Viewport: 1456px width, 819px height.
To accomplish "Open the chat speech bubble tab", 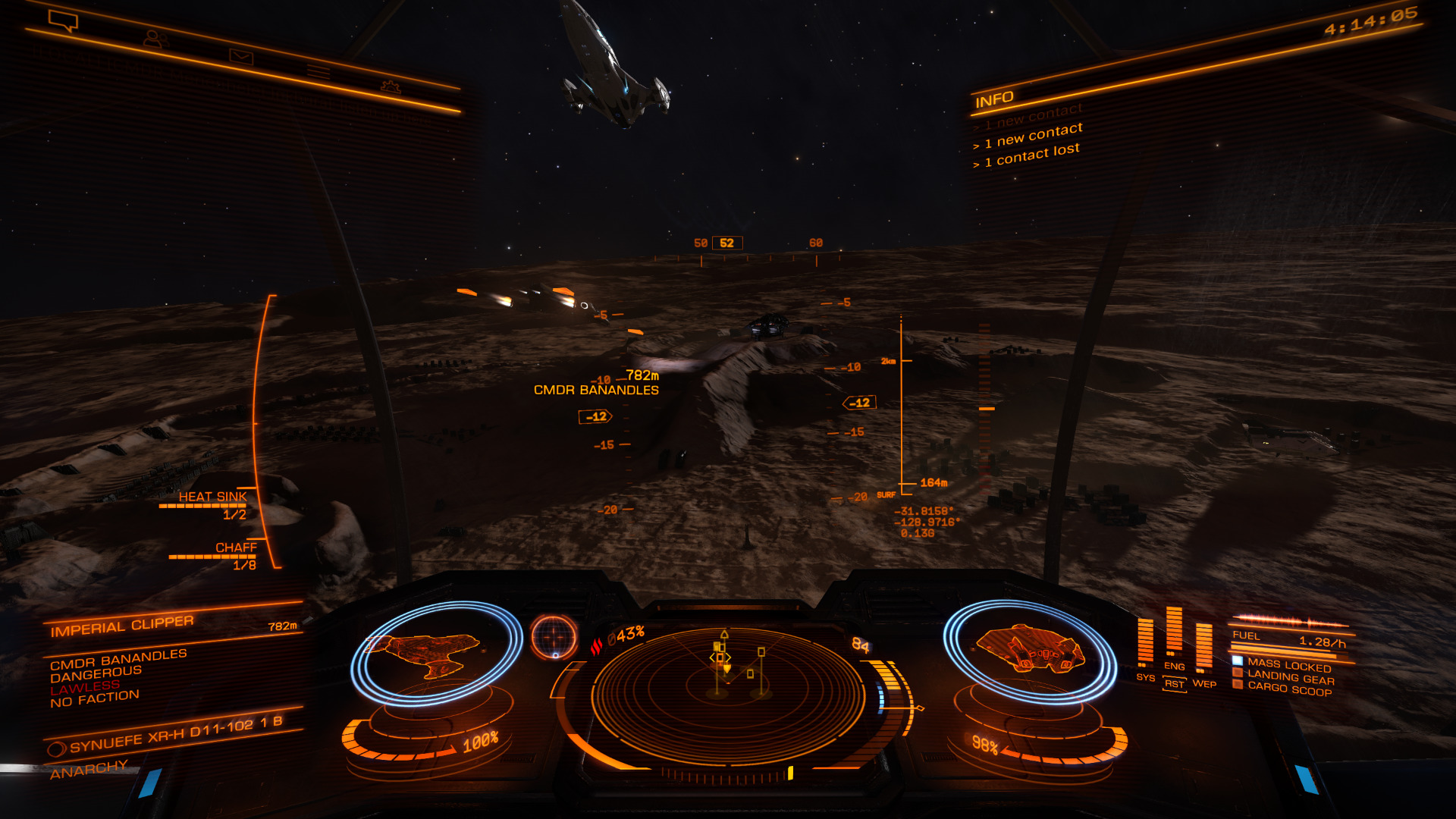I will 63,20.
